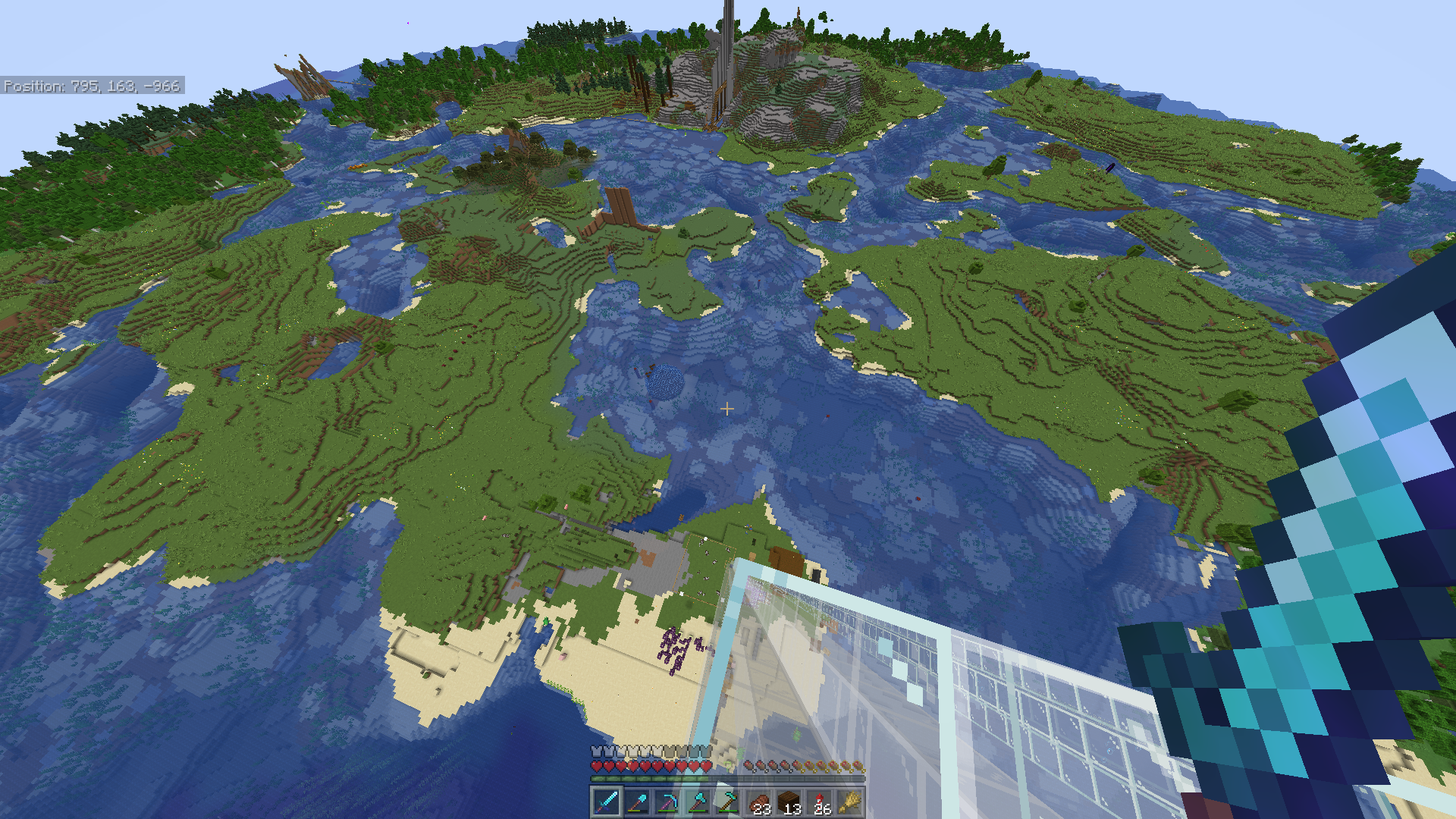Select the diamond hoe from the hotbar
This screenshot has width=1456, height=819.
point(728,802)
